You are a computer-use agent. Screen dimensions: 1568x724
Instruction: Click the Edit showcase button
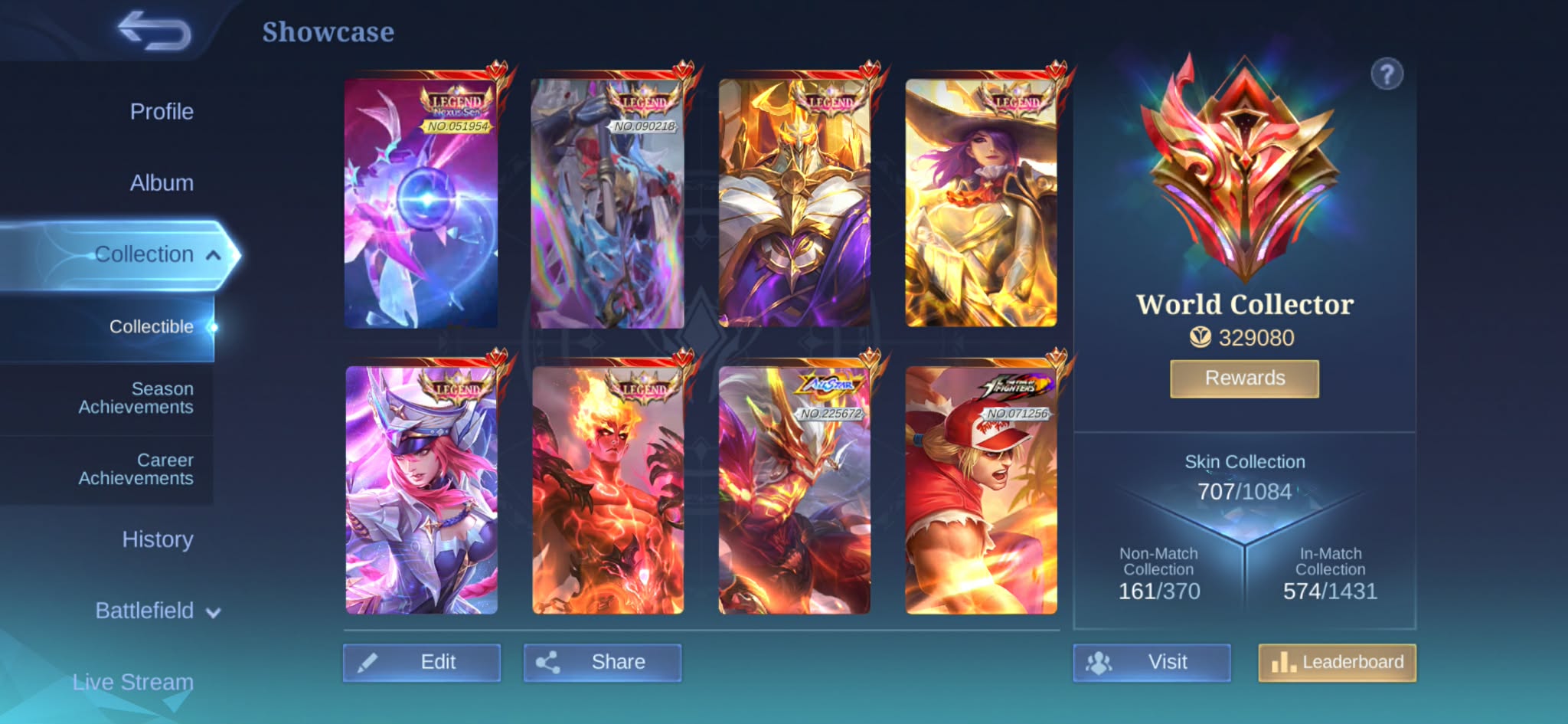click(x=422, y=663)
